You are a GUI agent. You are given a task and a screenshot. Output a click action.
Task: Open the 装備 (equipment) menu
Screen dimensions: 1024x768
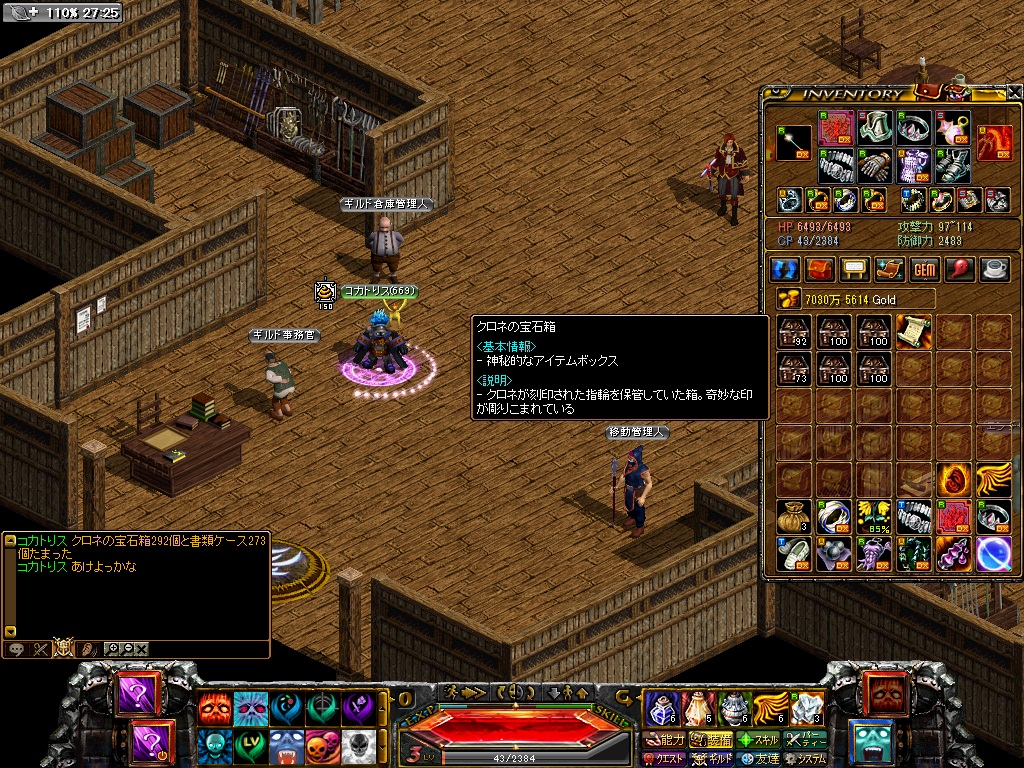click(x=714, y=741)
